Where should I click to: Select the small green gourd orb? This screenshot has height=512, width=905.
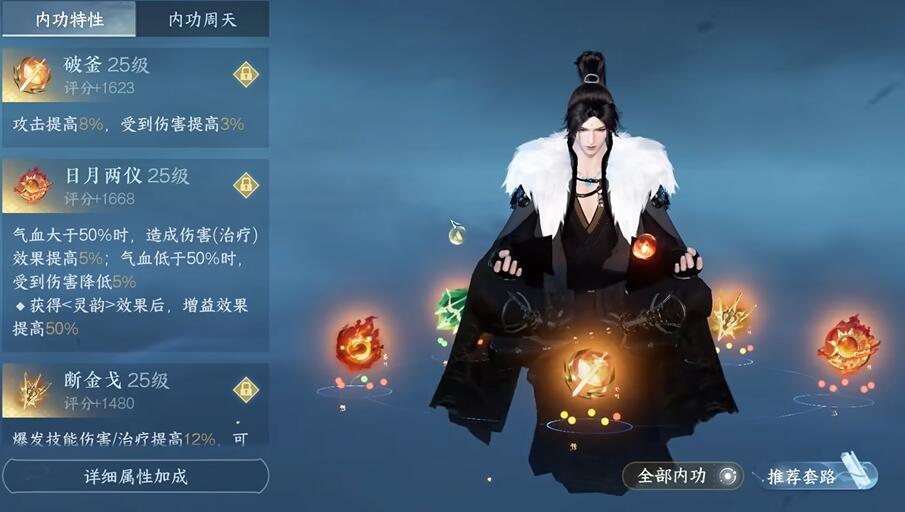457,234
